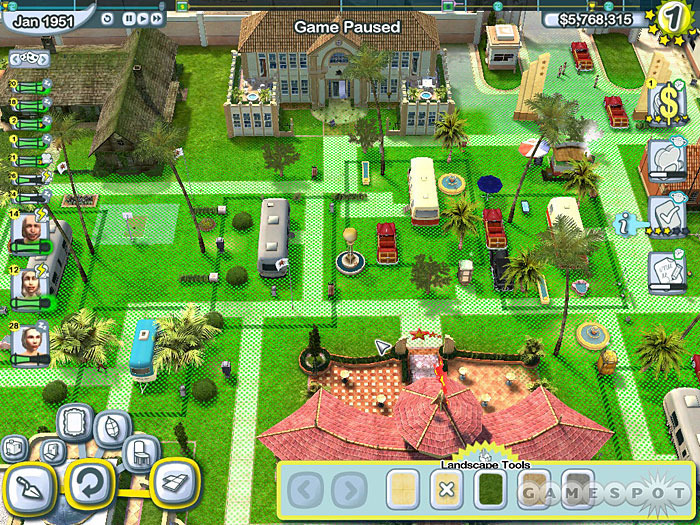This screenshot has width=700, height=525.
Task: Open the checkmark goals checklist panel
Action: 667,212
